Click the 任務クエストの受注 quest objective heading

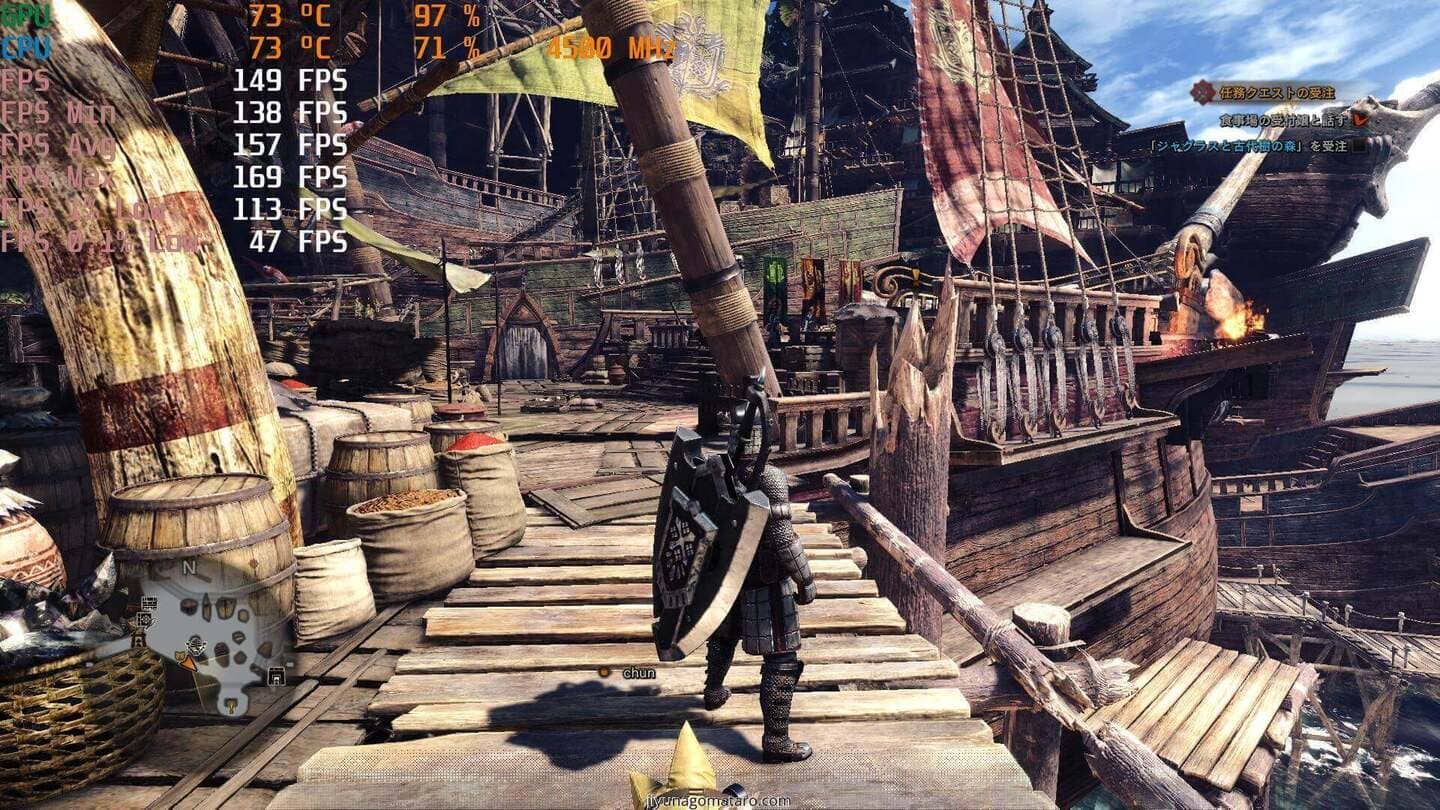point(1277,93)
